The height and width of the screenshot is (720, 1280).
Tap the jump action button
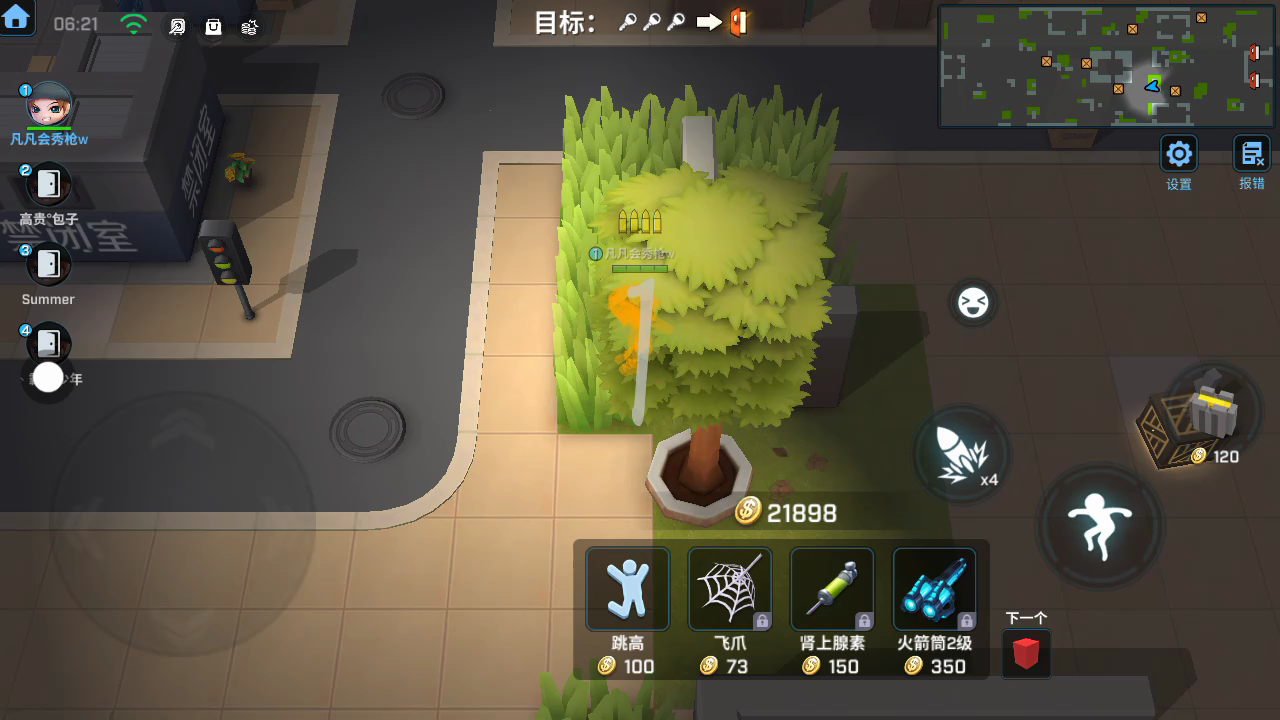(x=1099, y=525)
